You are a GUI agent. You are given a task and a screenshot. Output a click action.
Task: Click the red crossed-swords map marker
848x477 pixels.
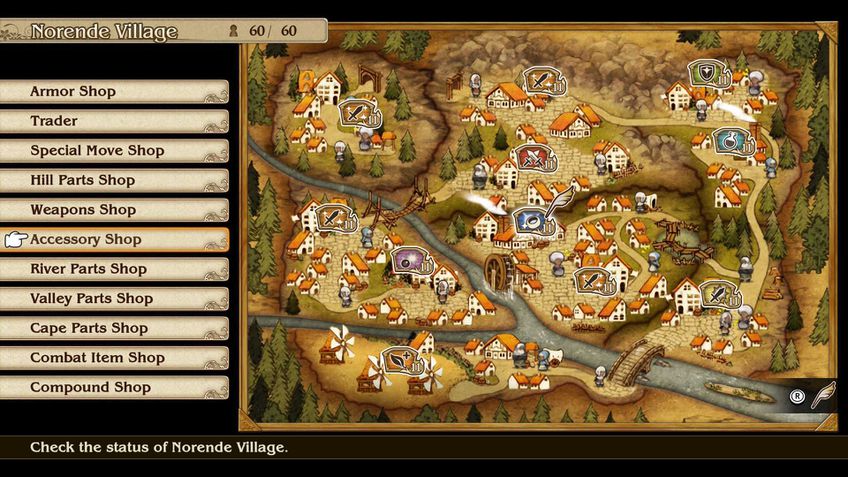tap(531, 158)
